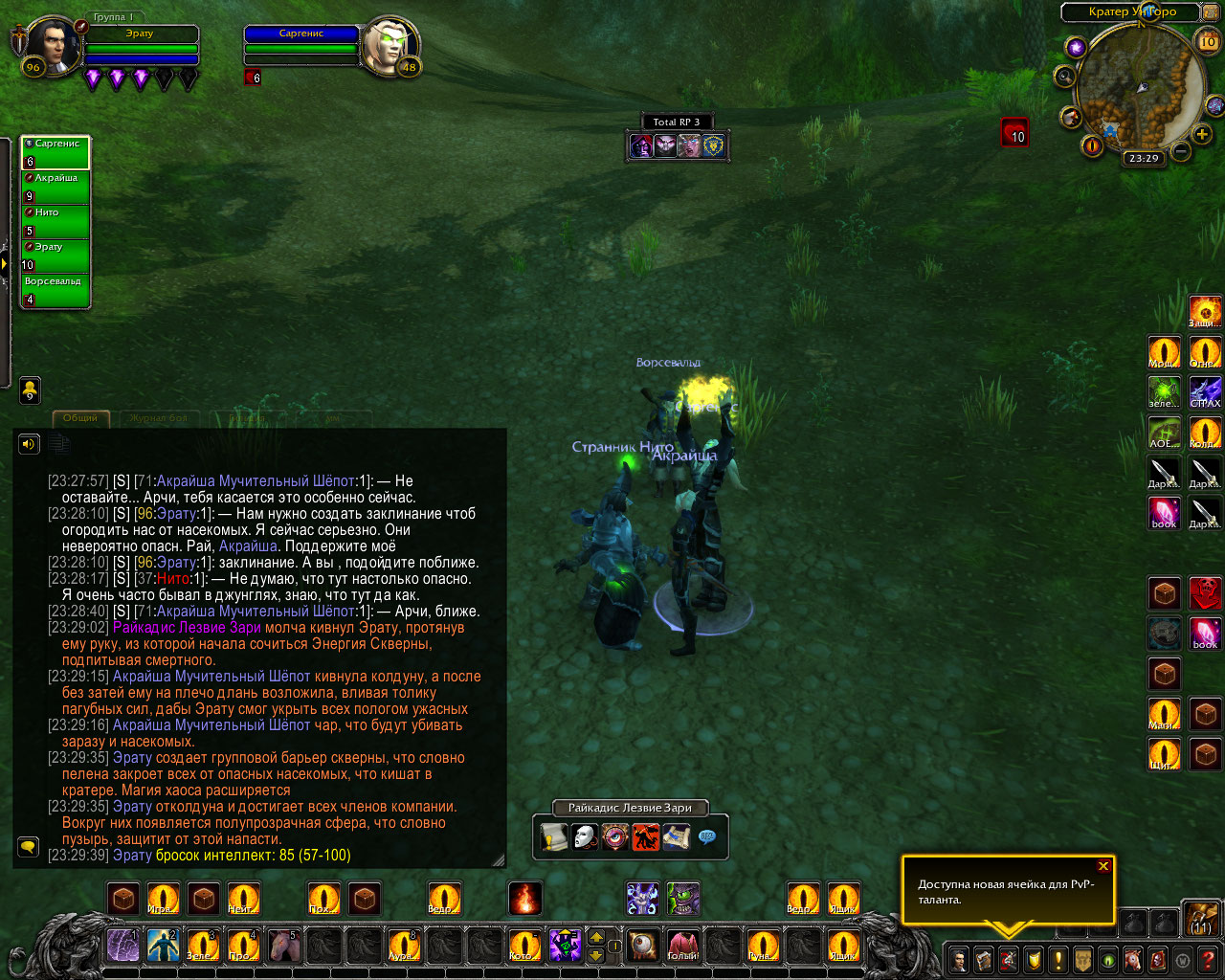1225x980 pixels.
Task: Switch to the Общий chat tab
Action: pos(80,418)
